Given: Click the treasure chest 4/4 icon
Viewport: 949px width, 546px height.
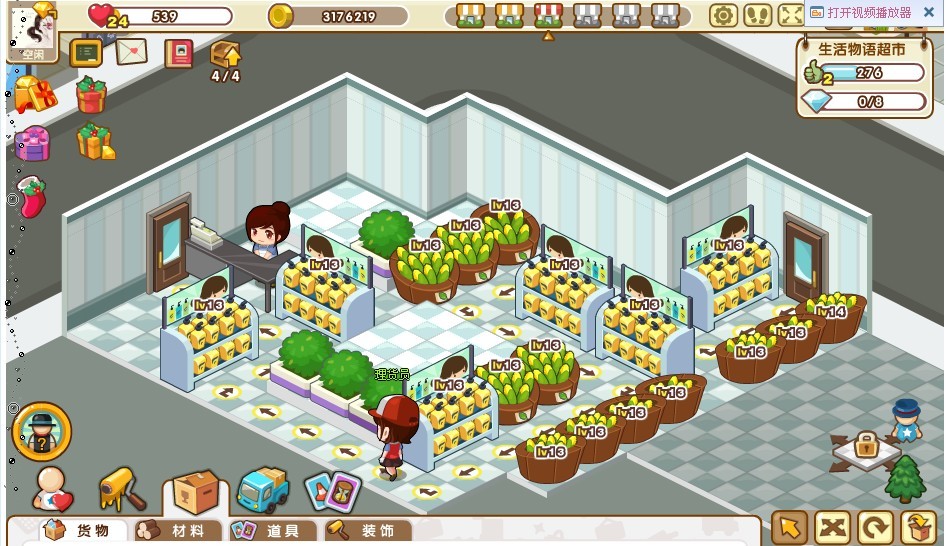Looking at the screenshot, I should tap(225, 57).
